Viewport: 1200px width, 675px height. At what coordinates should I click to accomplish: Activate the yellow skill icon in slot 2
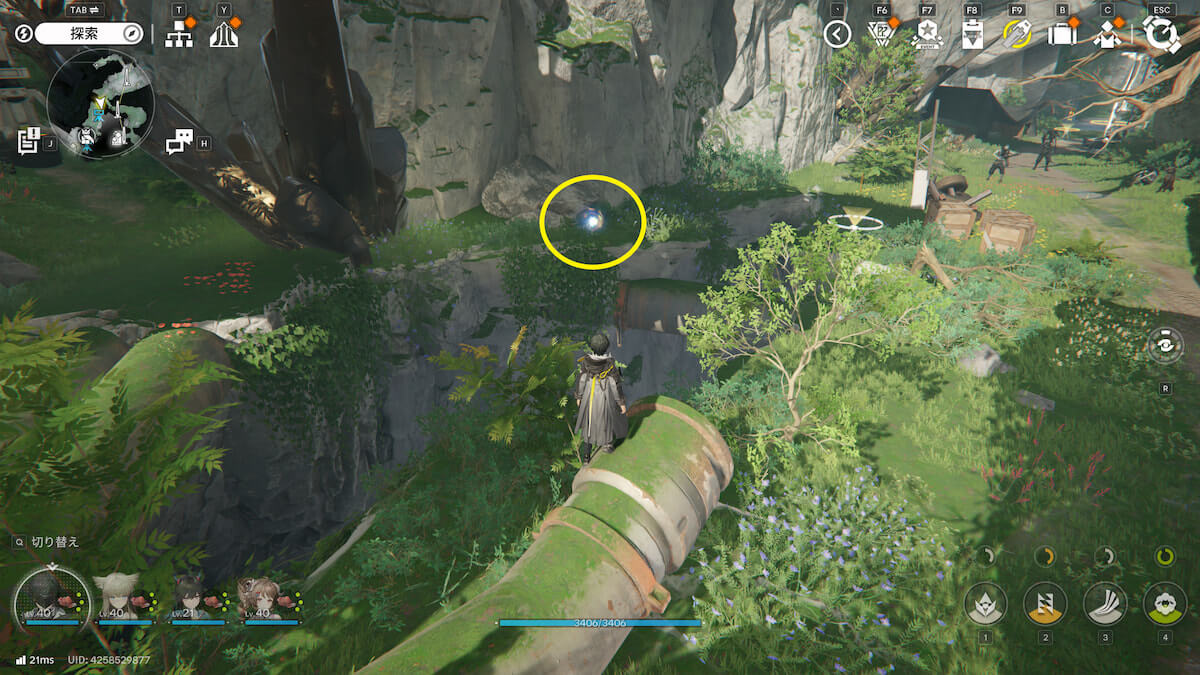pos(1045,603)
